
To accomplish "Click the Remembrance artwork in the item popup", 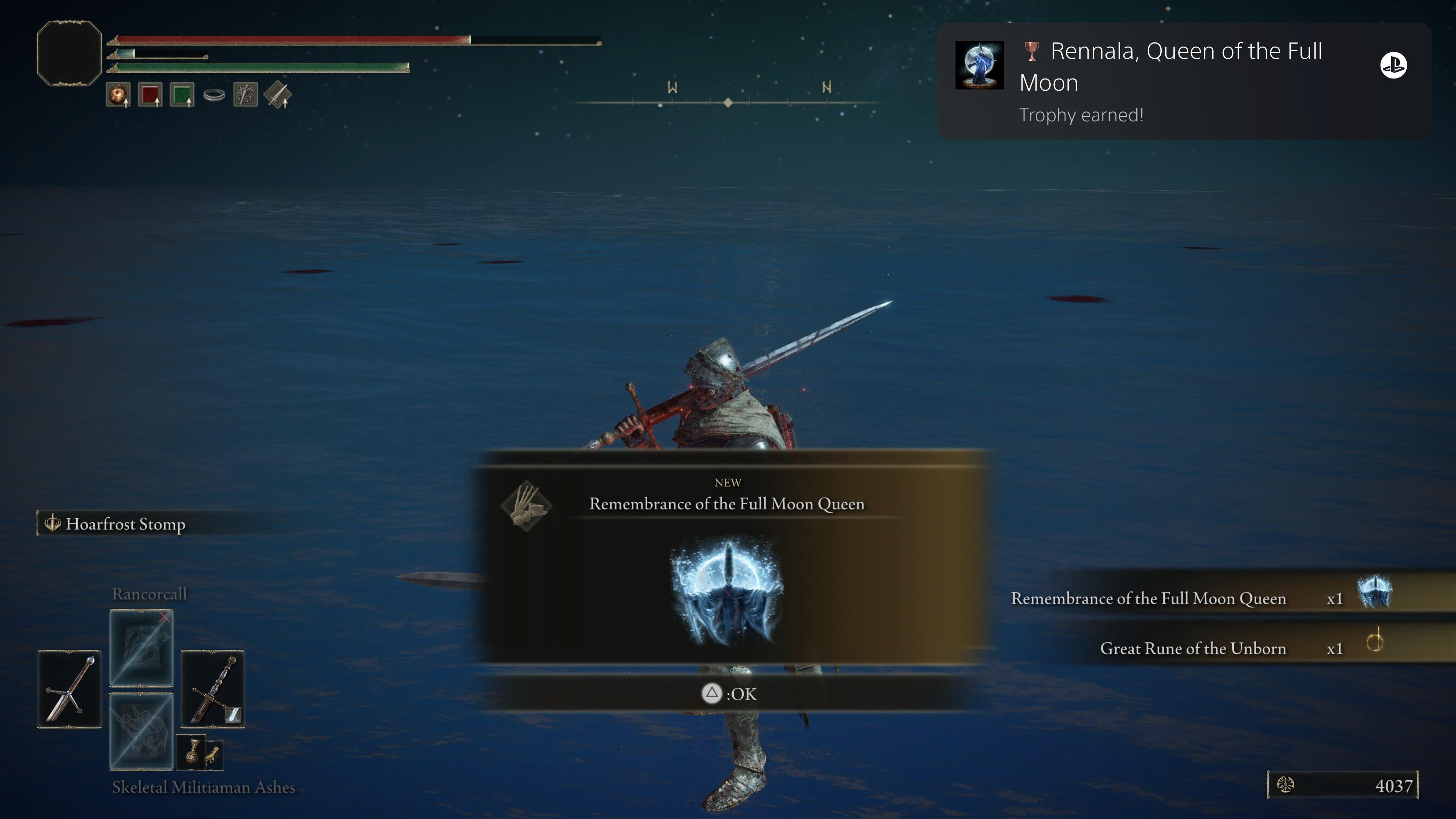I will [727, 591].
